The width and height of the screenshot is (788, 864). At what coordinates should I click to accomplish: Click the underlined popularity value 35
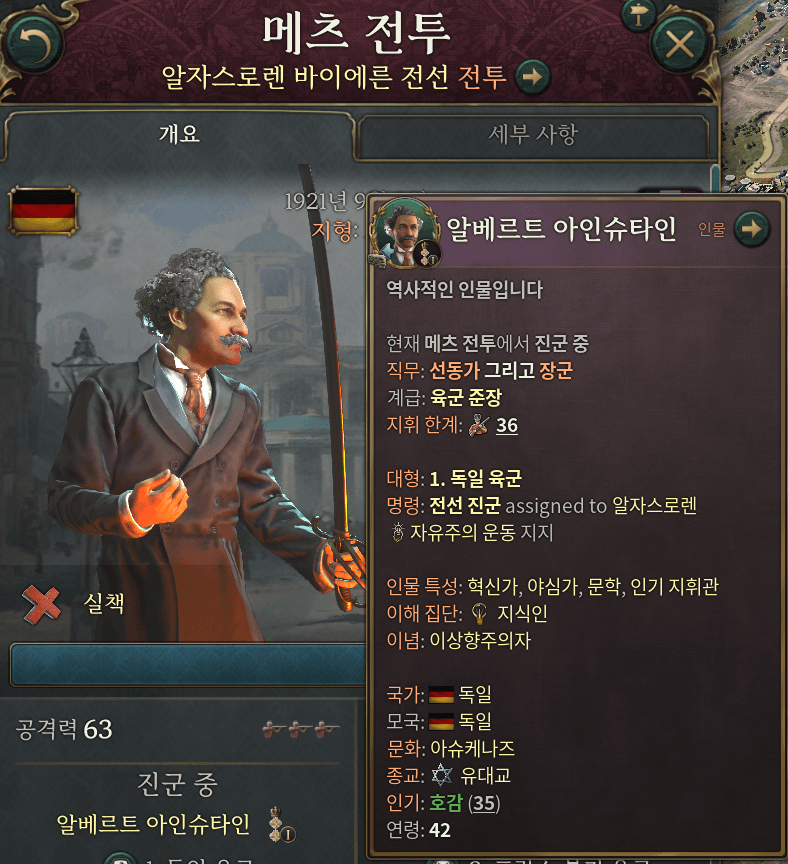click(x=485, y=803)
